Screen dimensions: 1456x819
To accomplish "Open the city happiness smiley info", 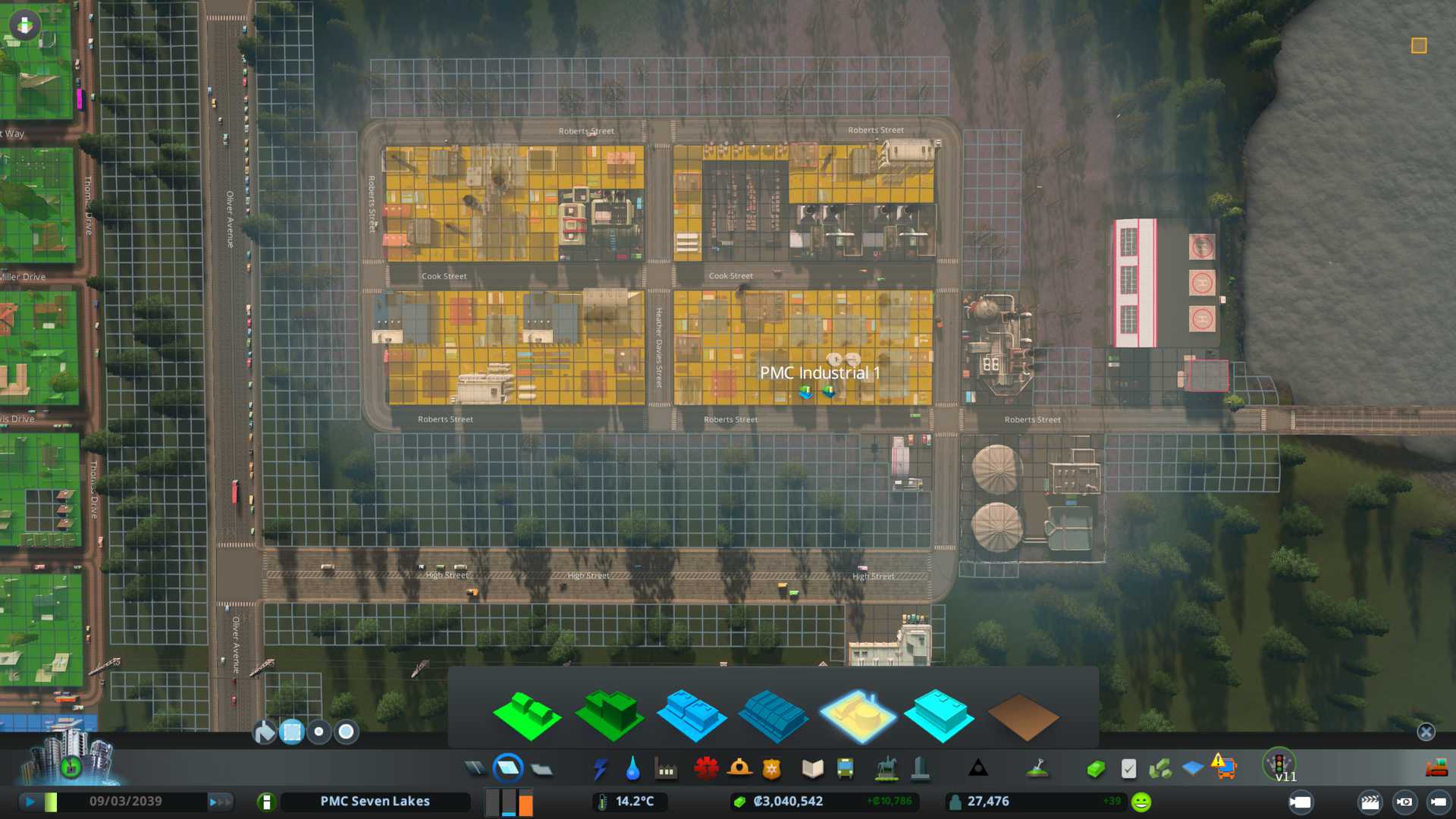I will [1141, 802].
